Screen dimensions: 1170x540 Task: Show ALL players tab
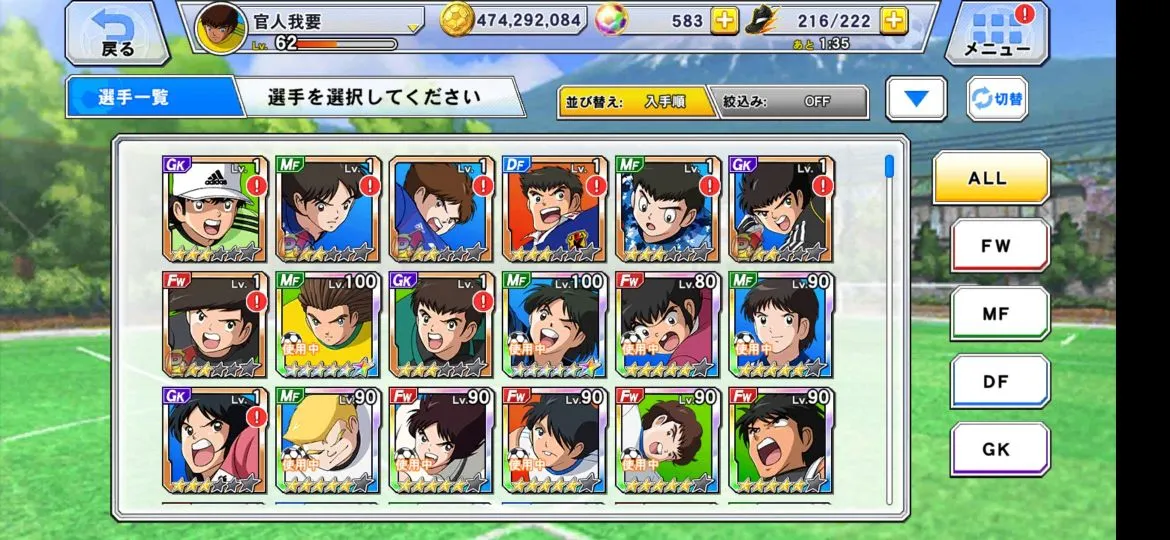coord(991,178)
